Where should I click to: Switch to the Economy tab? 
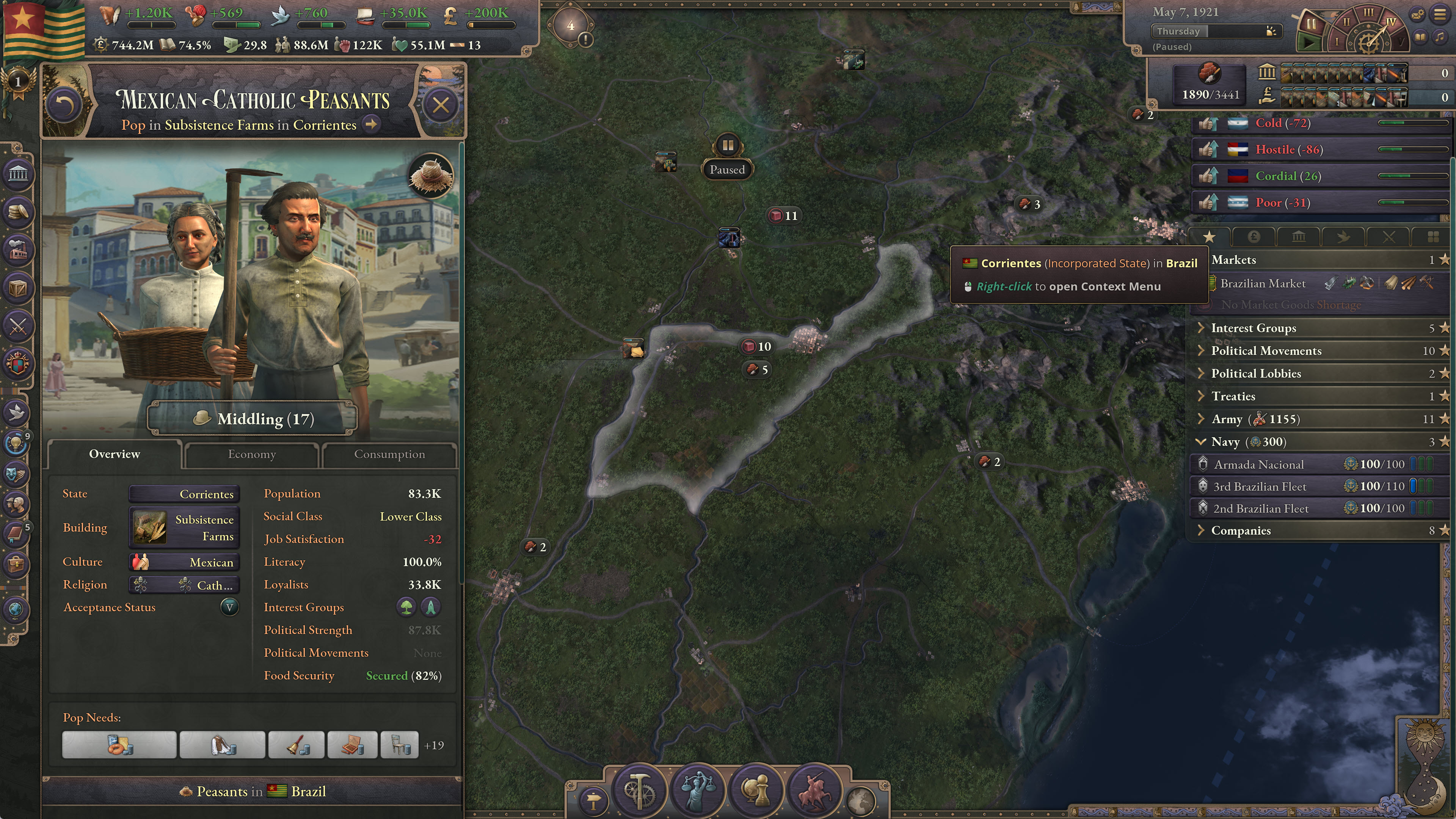[x=251, y=454]
